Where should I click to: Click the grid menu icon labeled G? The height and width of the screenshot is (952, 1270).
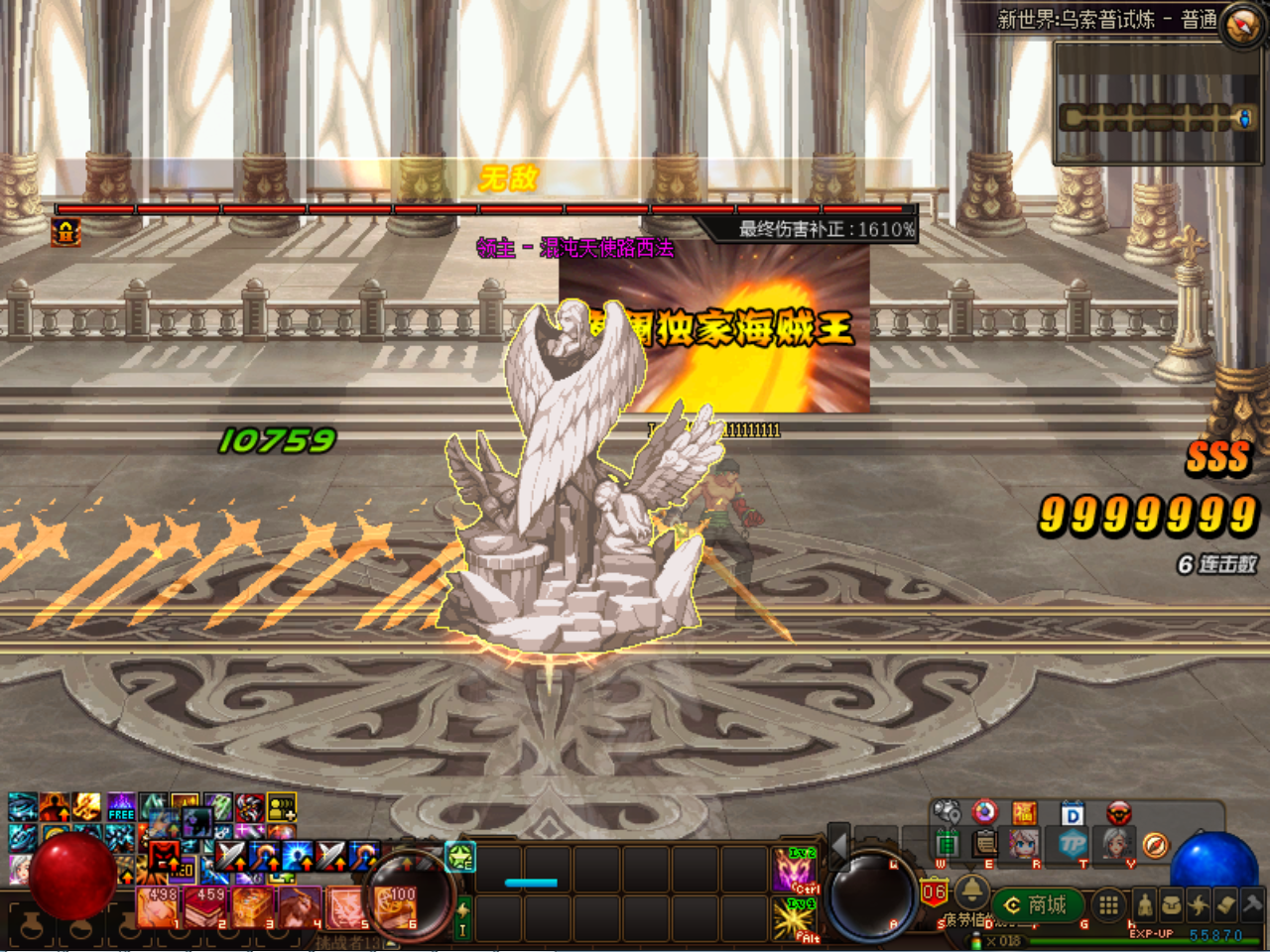point(1108,904)
